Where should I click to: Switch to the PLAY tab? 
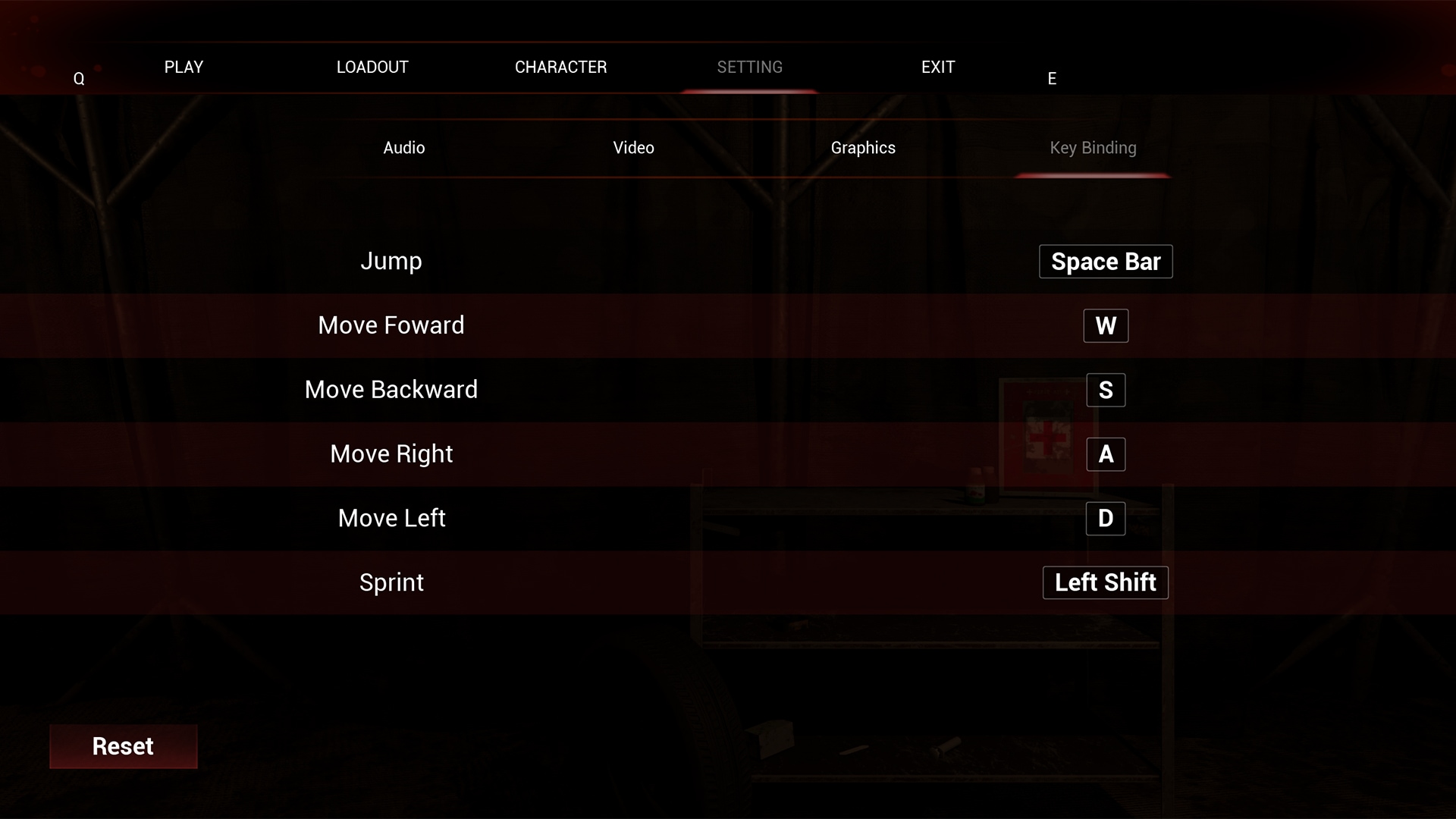[184, 67]
